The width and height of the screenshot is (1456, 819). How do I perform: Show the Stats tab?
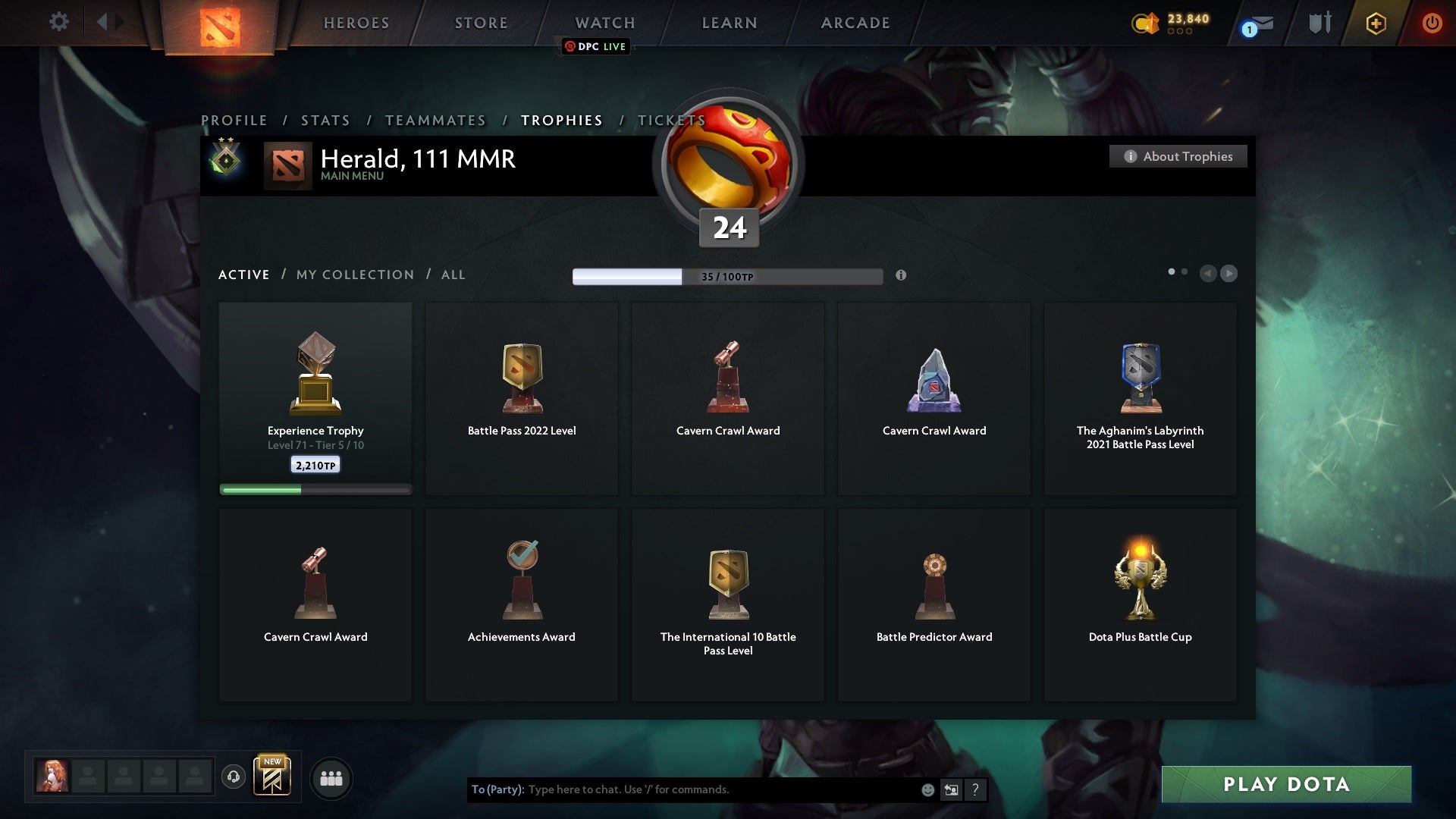click(325, 121)
